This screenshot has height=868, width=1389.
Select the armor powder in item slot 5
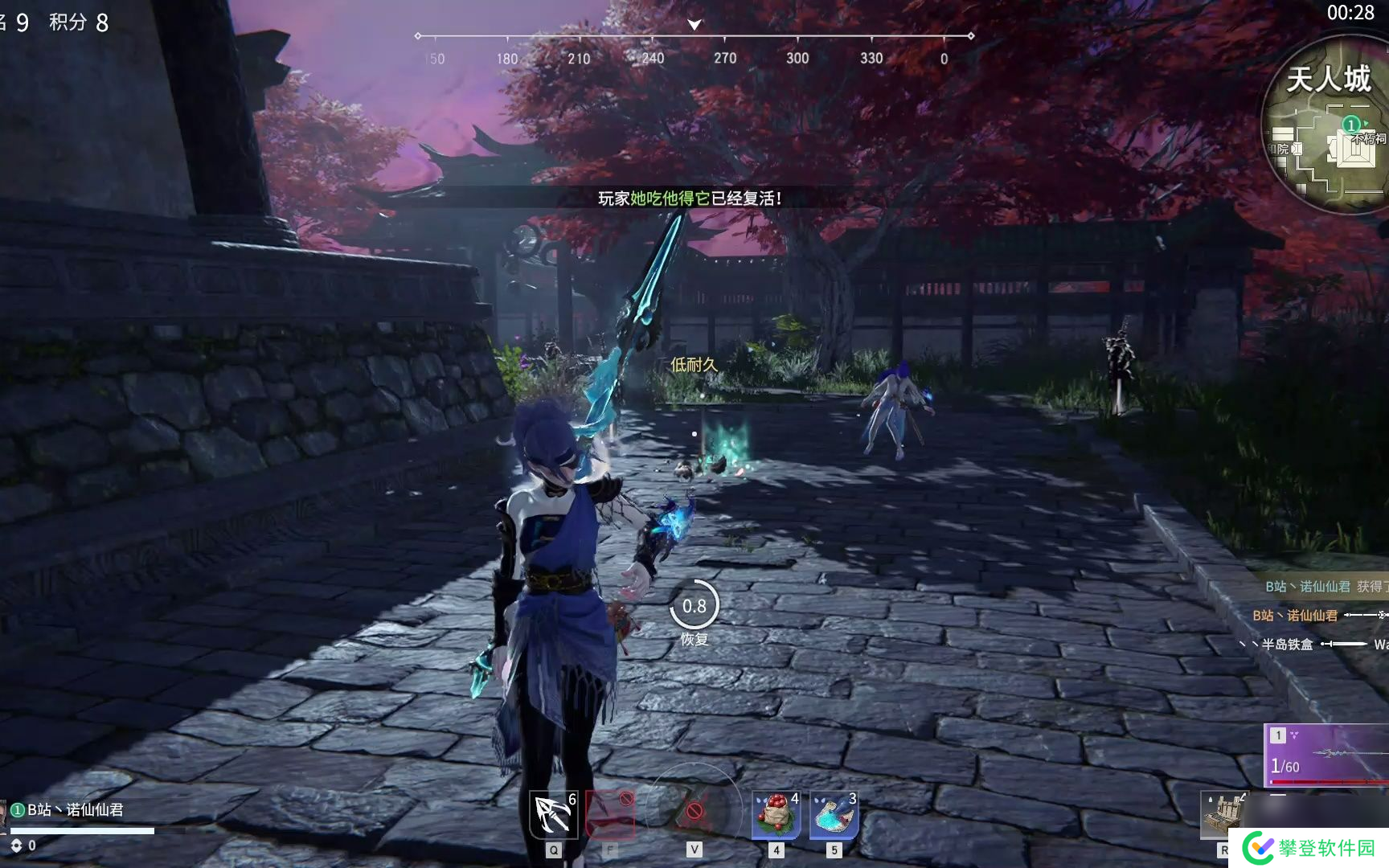pos(834,814)
